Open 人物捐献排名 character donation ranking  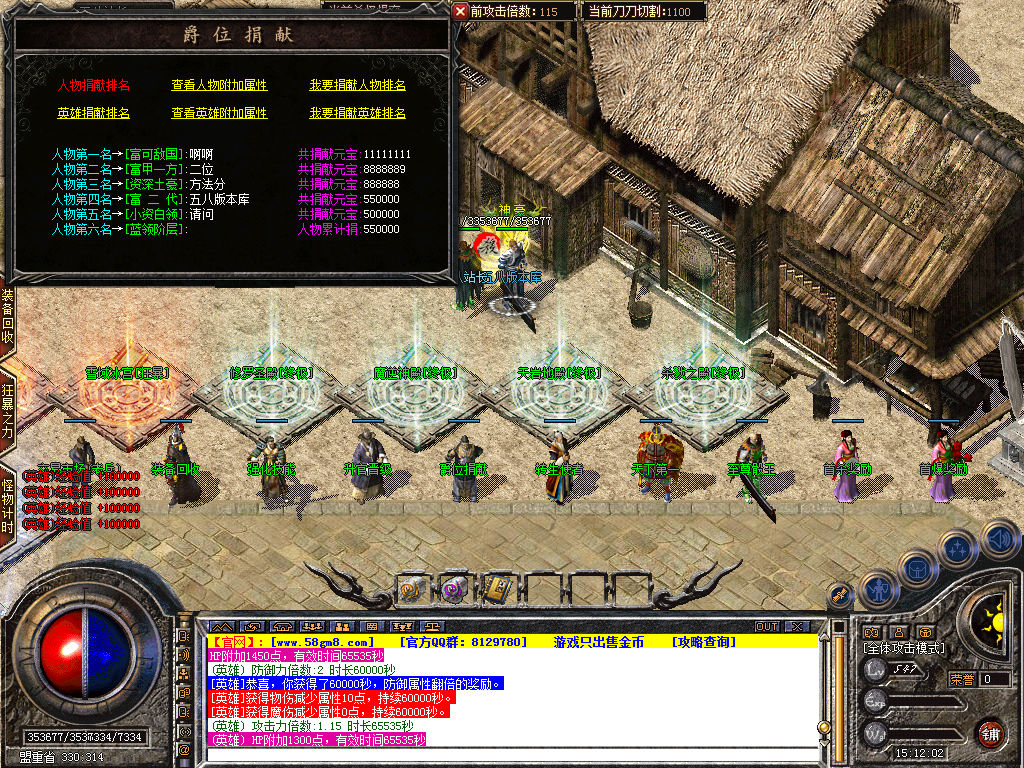[93, 86]
